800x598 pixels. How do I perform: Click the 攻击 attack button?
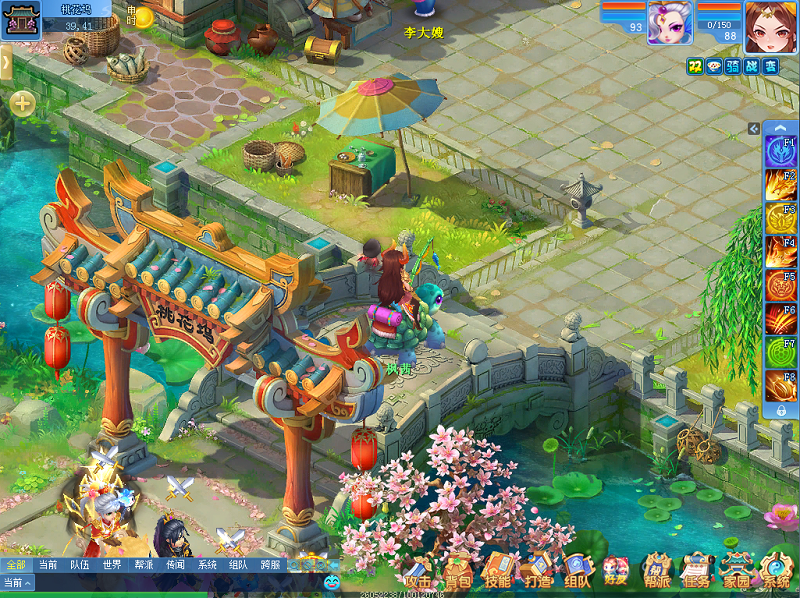tap(418, 572)
